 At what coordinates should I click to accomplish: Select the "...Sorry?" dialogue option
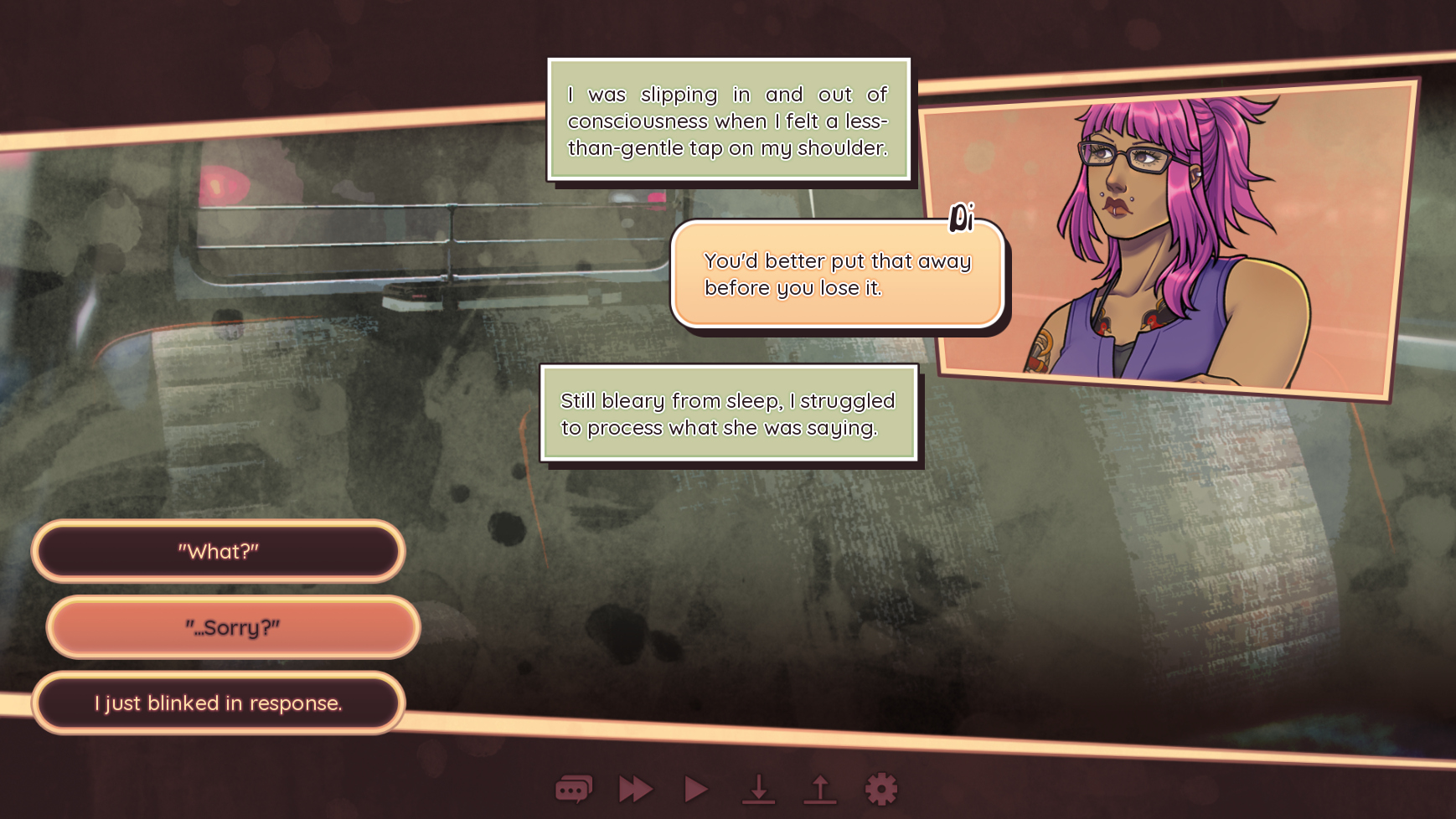pyautogui.click(x=233, y=627)
